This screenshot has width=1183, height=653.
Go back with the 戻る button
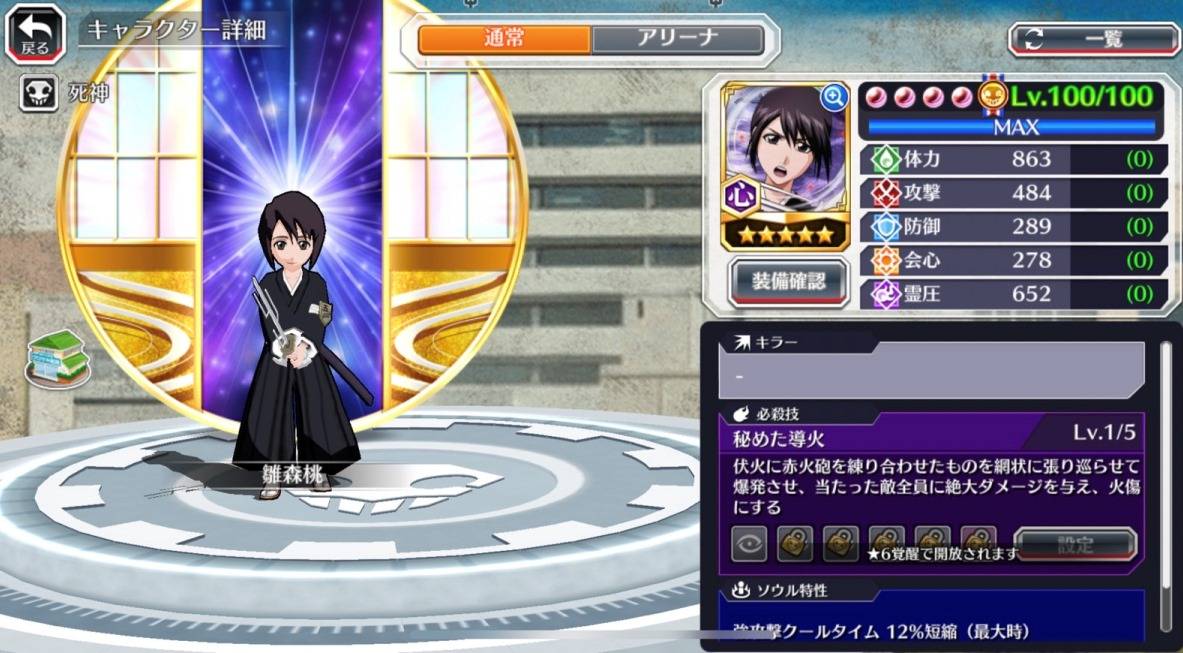pos(35,33)
